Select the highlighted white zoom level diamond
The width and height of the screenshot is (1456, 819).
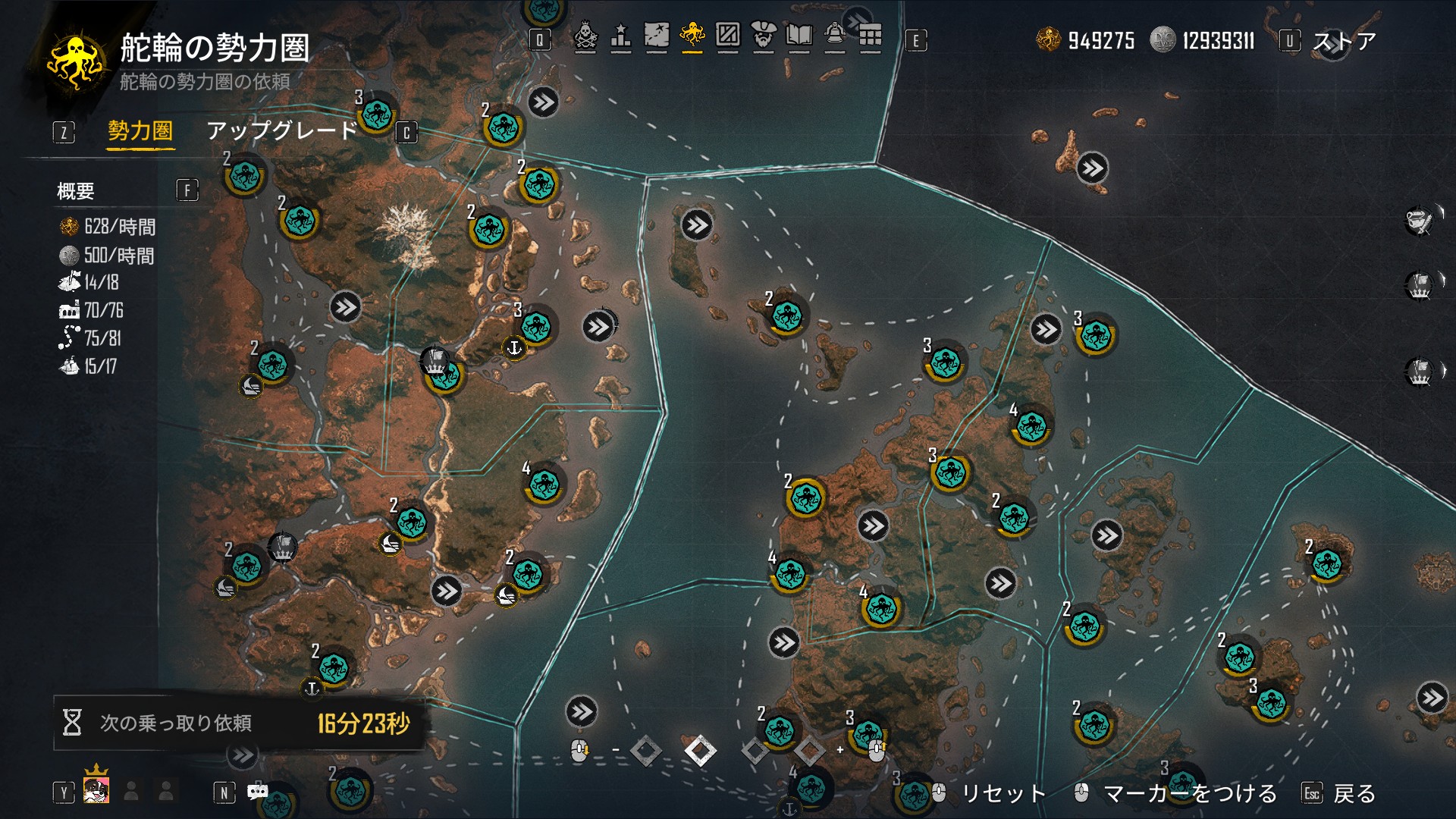pyautogui.click(x=700, y=751)
